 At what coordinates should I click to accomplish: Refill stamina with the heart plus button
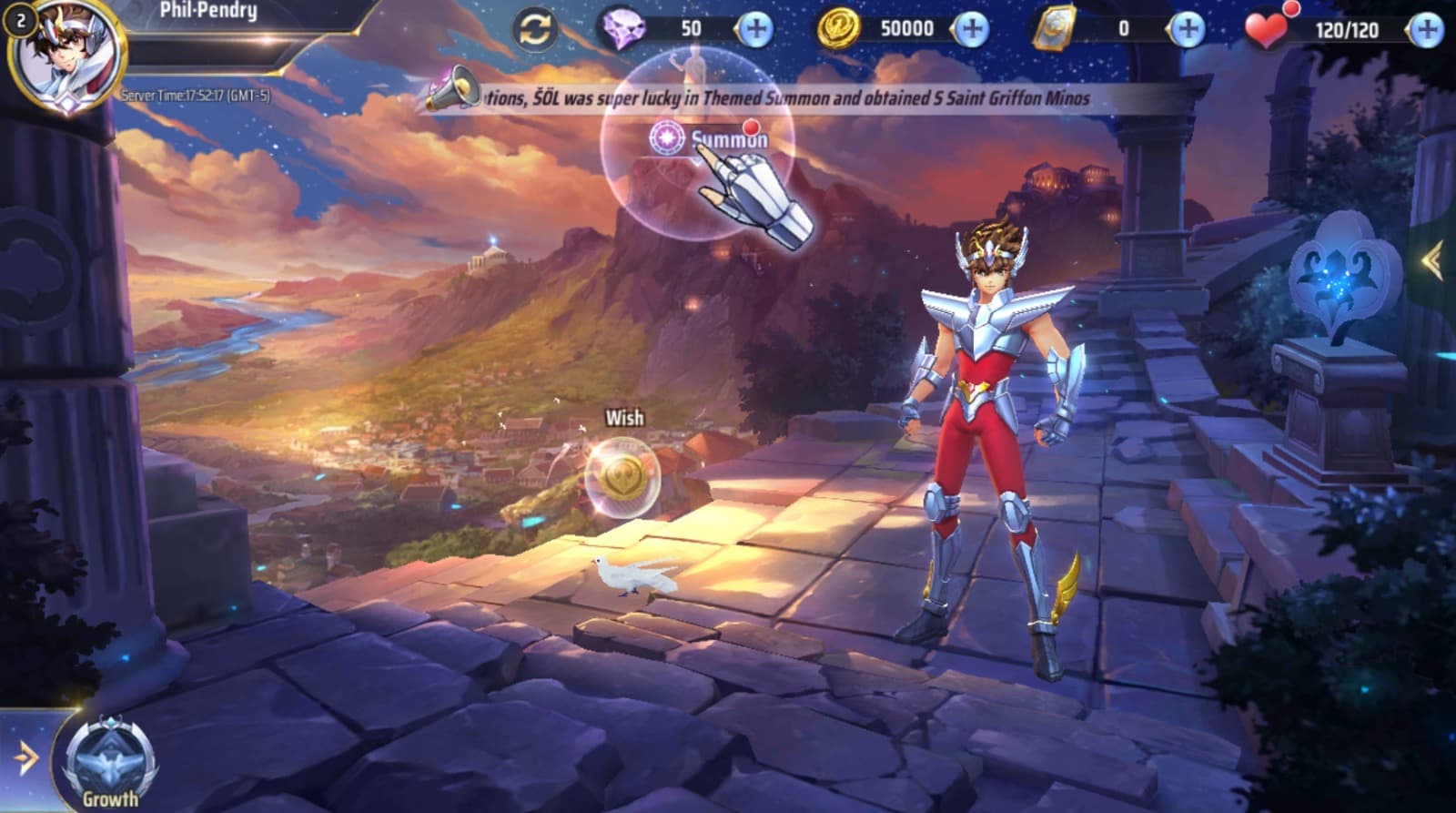[1425, 30]
